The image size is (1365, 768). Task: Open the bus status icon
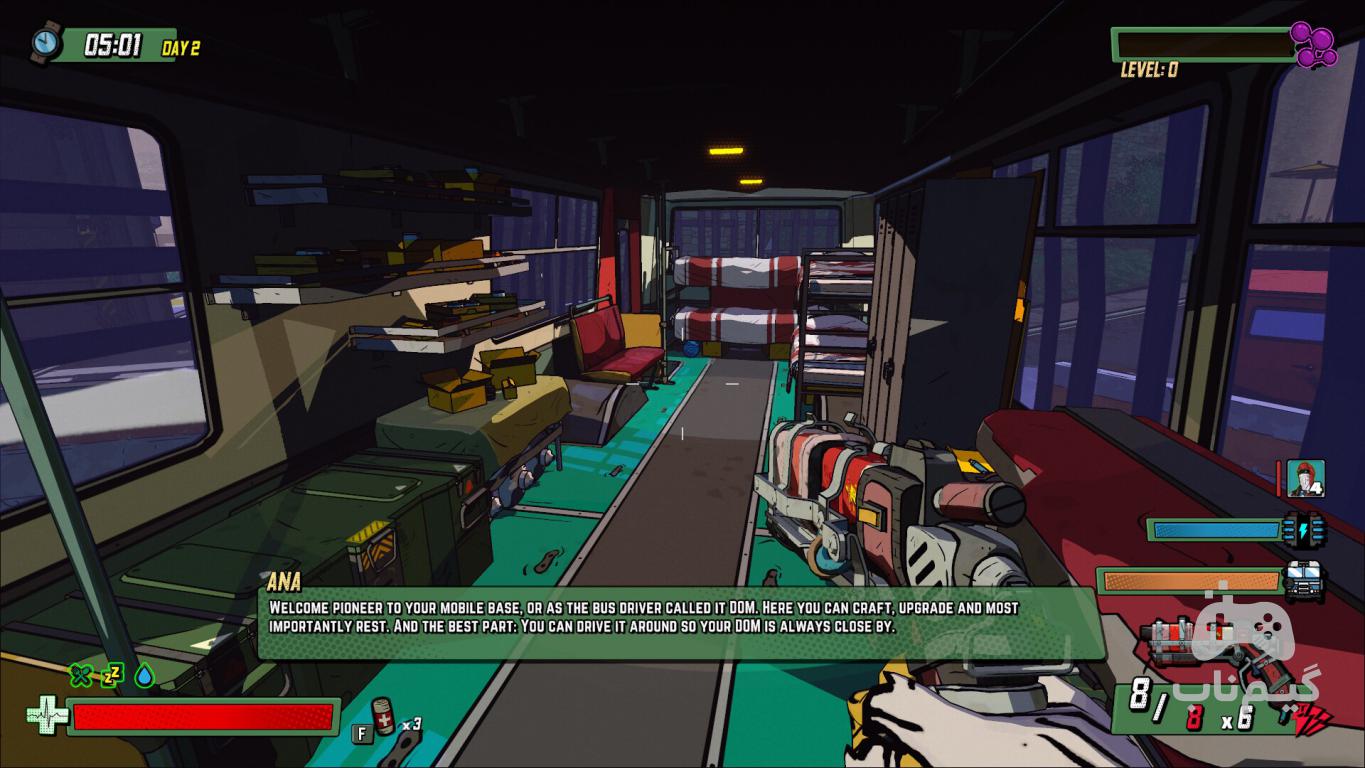click(1305, 581)
